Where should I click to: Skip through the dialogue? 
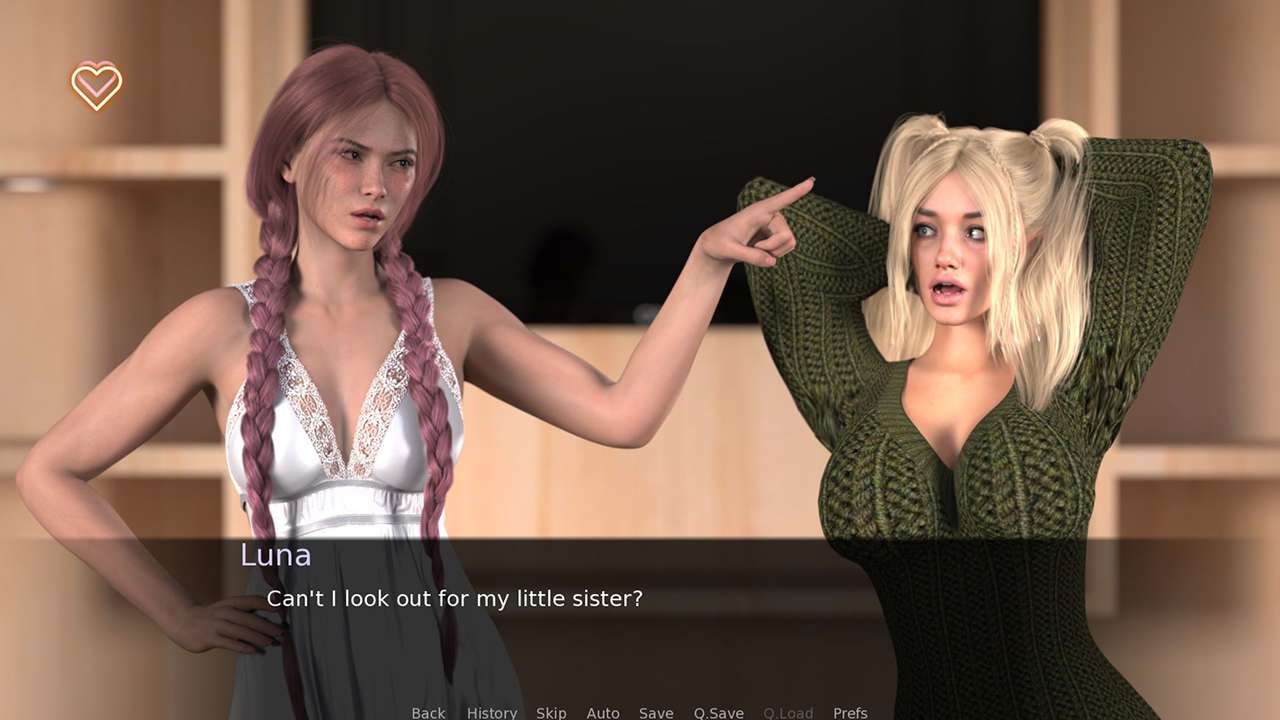tap(551, 712)
